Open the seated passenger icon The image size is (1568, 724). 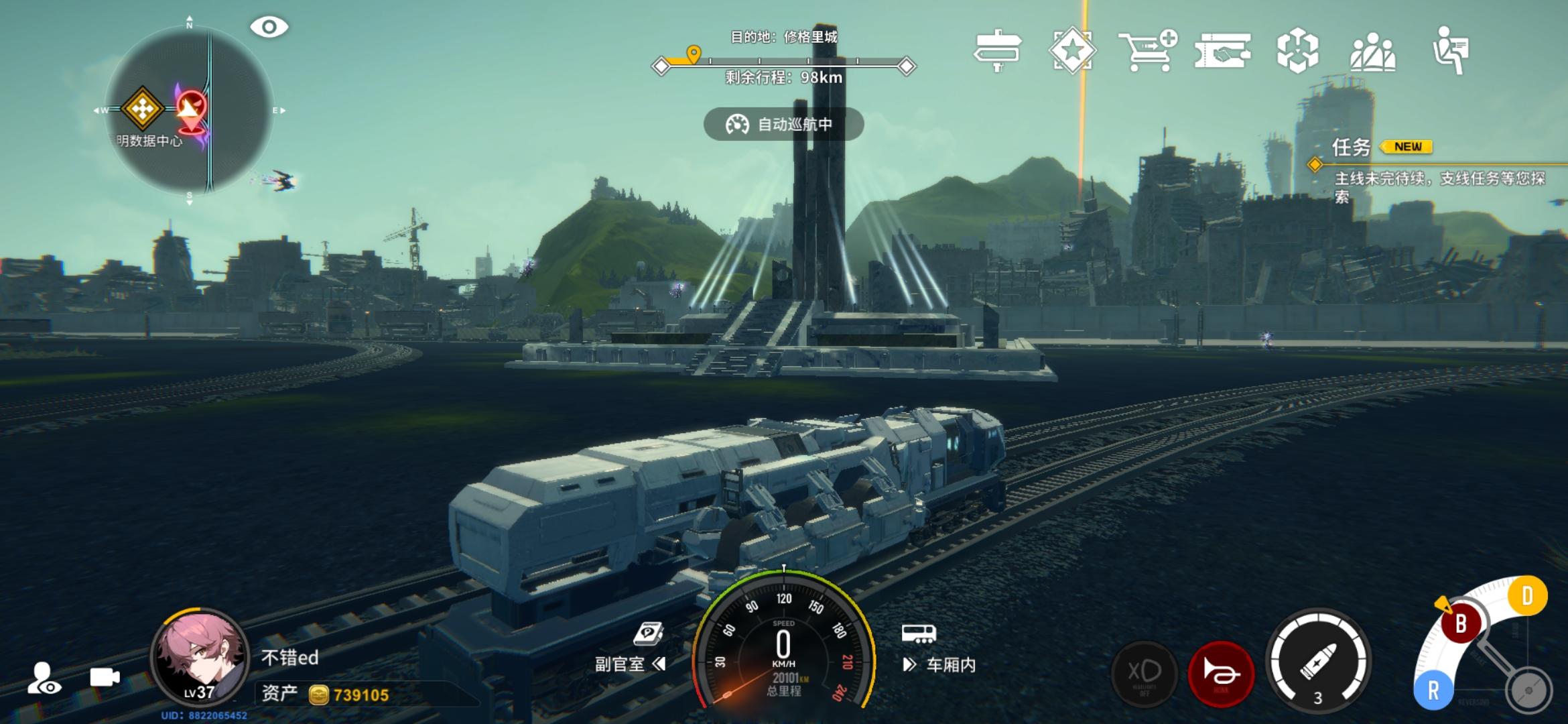click(1450, 50)
